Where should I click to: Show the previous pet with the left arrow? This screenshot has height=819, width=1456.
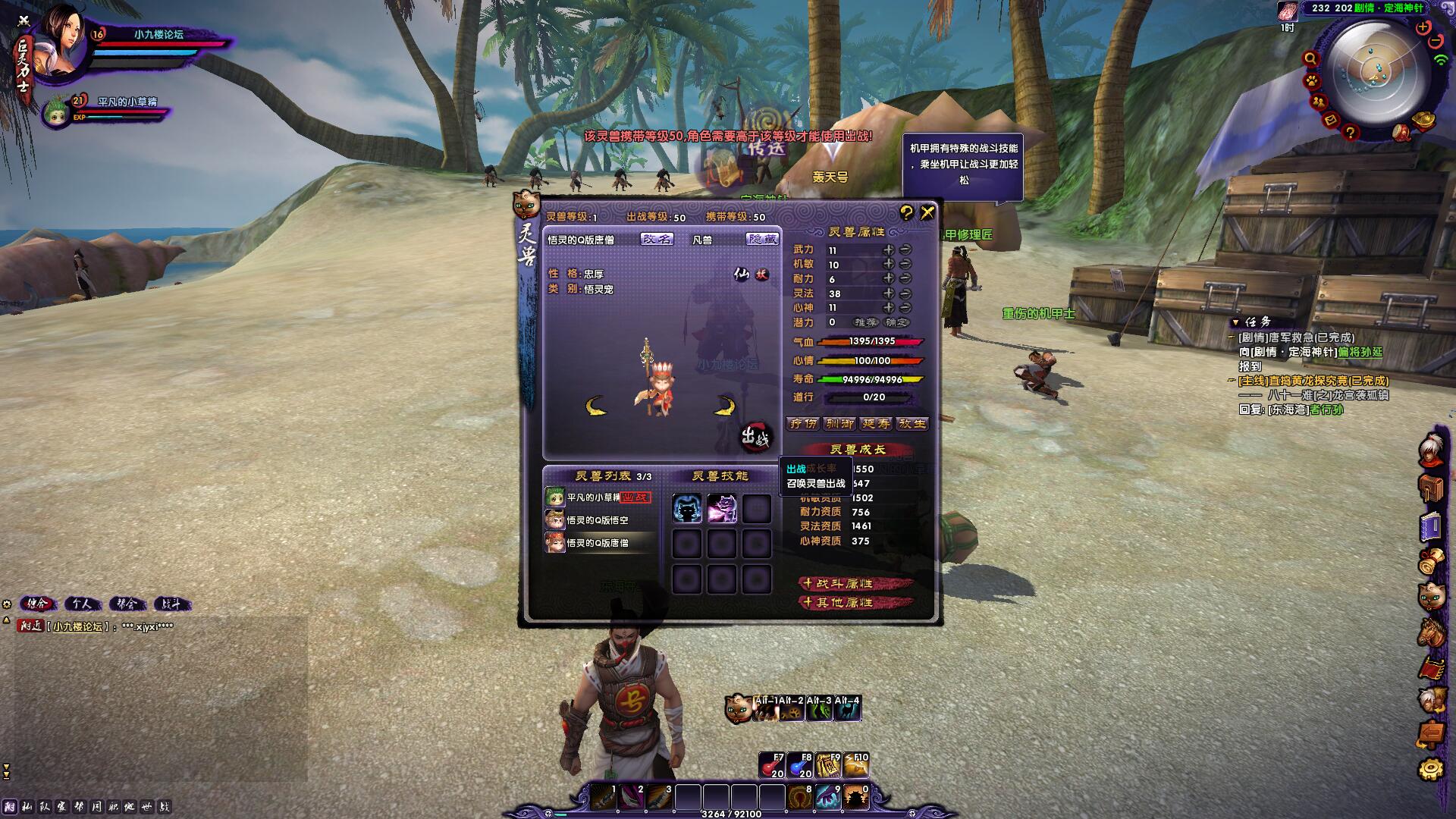click(596, 406)
